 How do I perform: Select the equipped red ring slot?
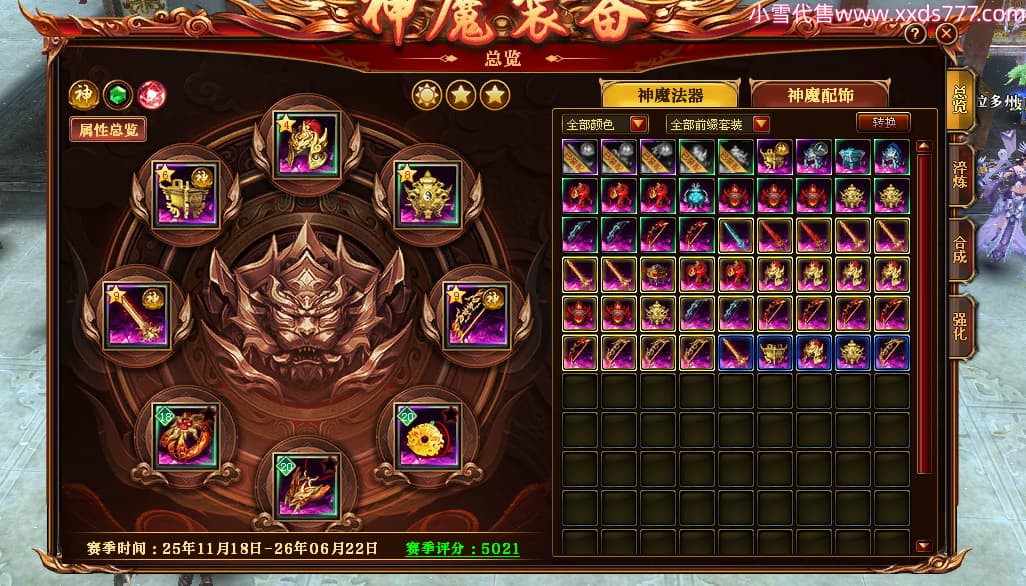click(186, 436)
